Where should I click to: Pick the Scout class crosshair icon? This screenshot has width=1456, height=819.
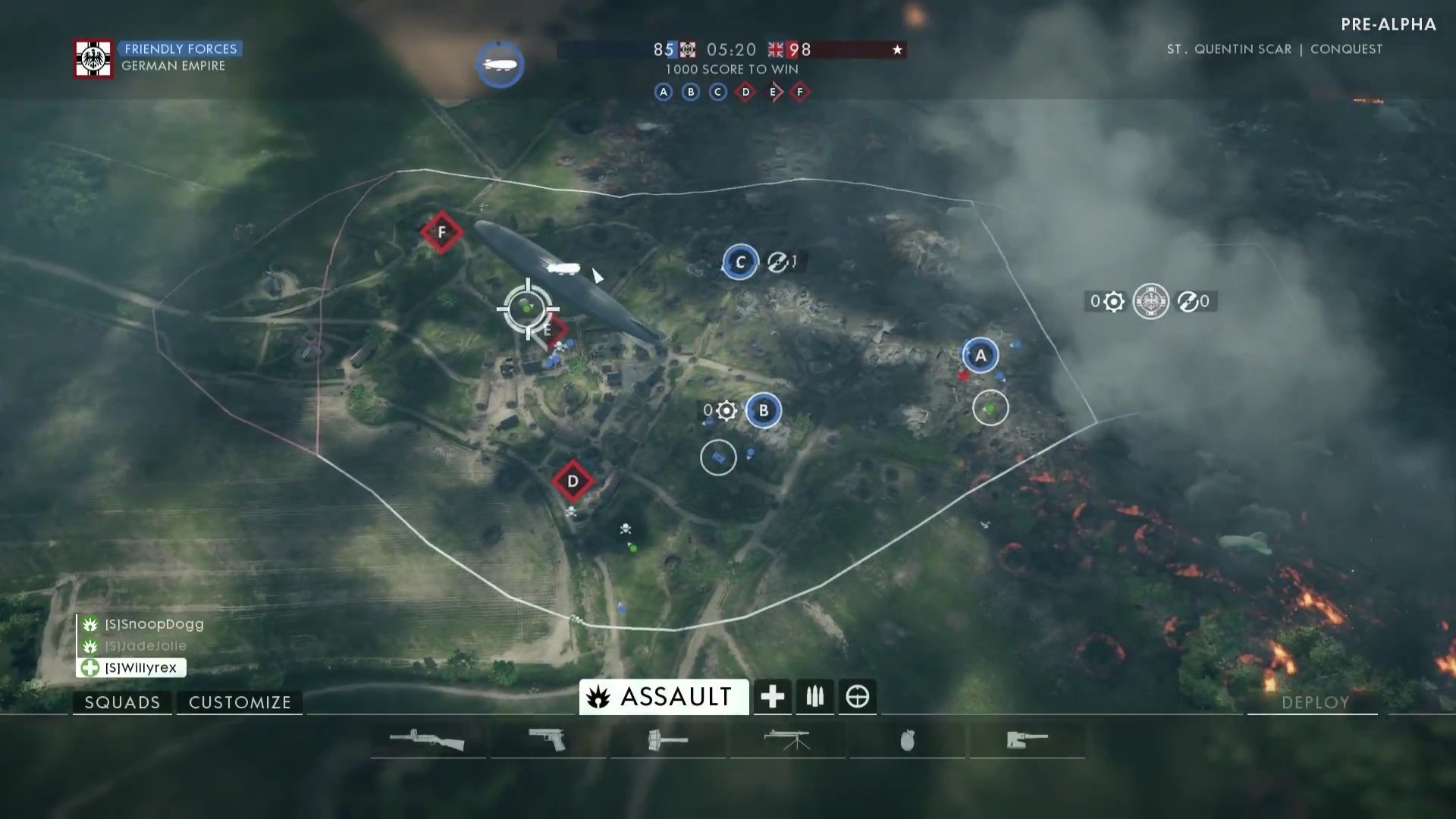(857, 696)
